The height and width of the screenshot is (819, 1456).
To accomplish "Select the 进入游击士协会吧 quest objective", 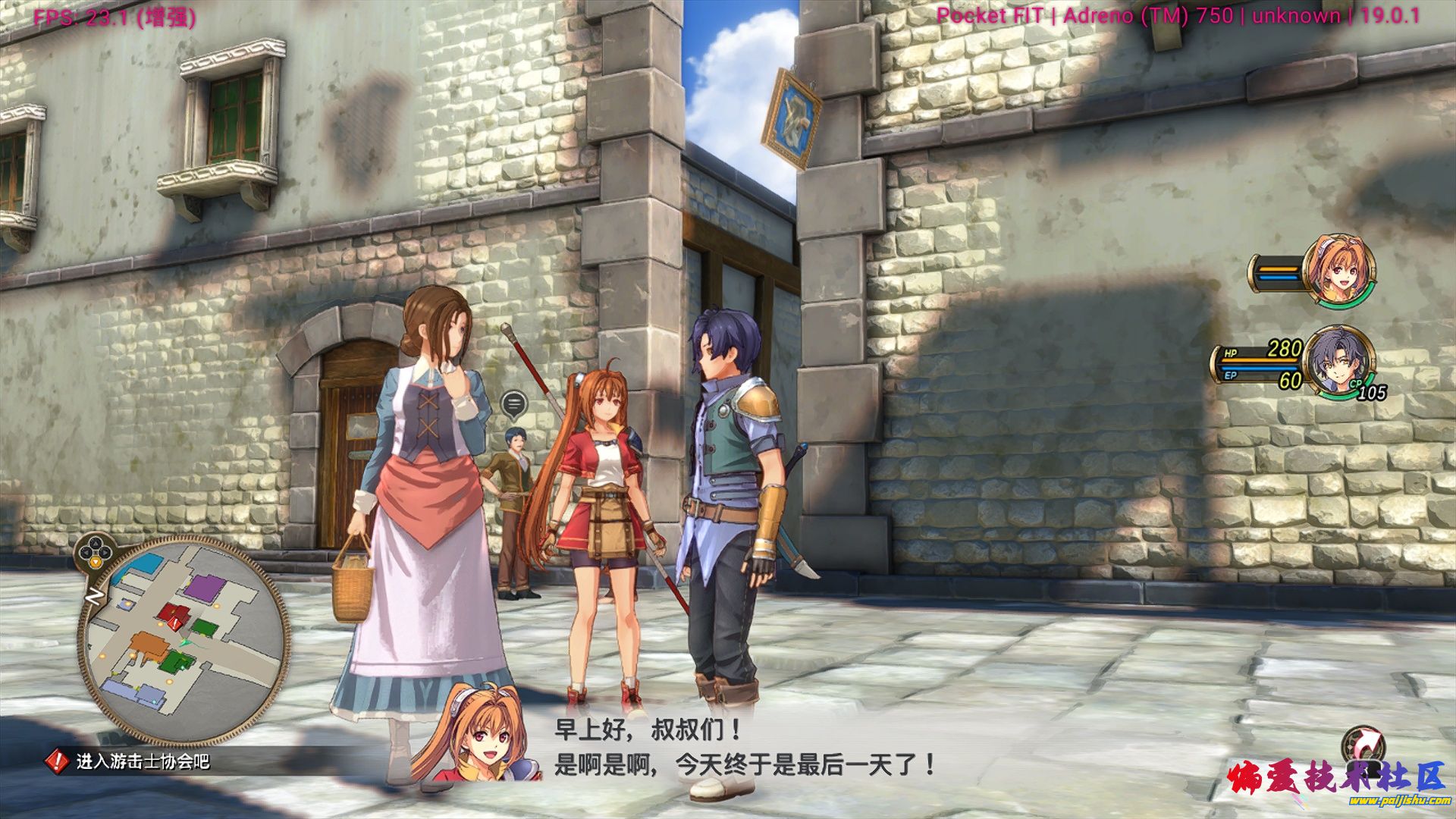I will click(142, 761).
